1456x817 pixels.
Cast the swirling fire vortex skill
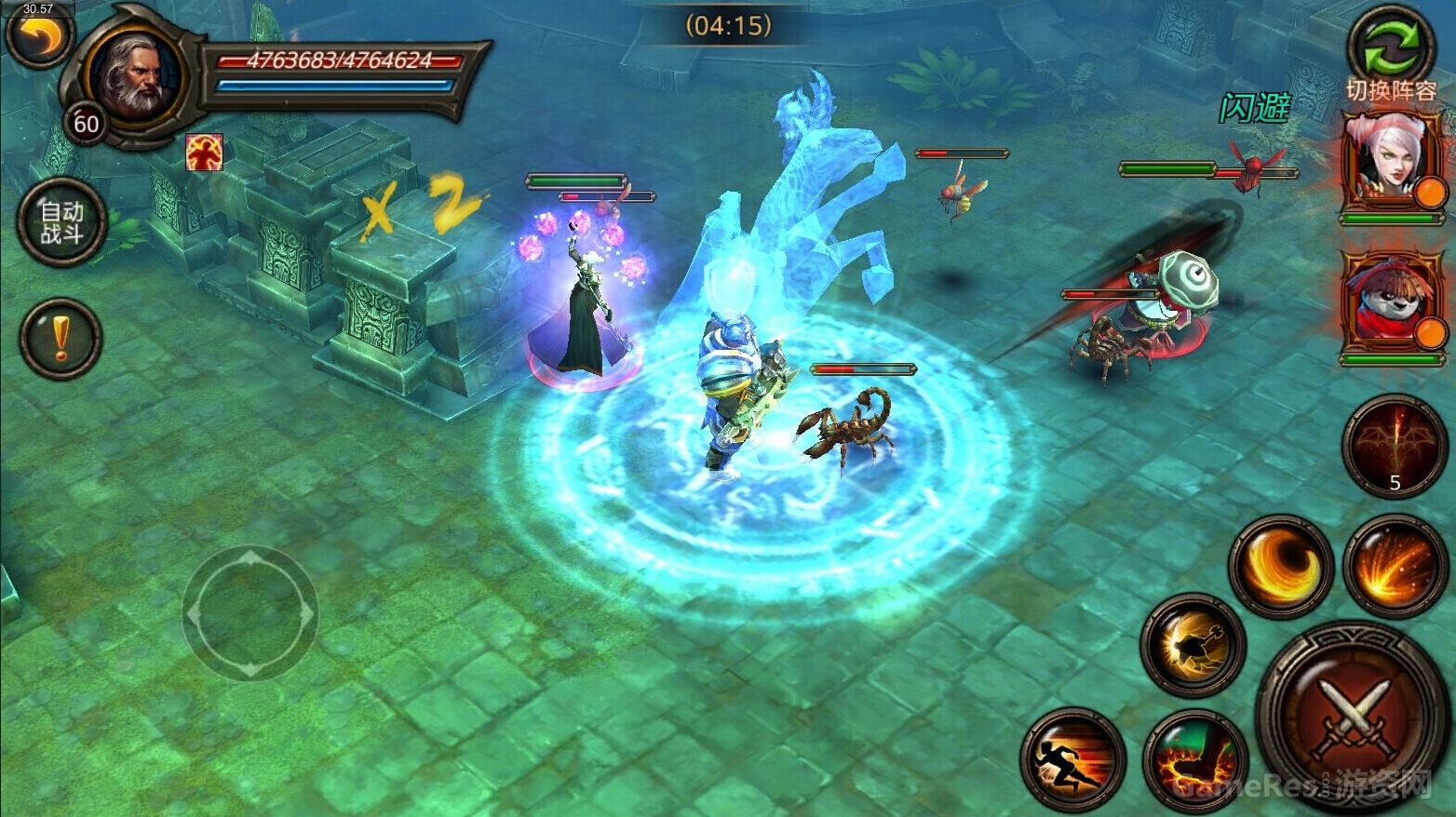(1280, 564)
